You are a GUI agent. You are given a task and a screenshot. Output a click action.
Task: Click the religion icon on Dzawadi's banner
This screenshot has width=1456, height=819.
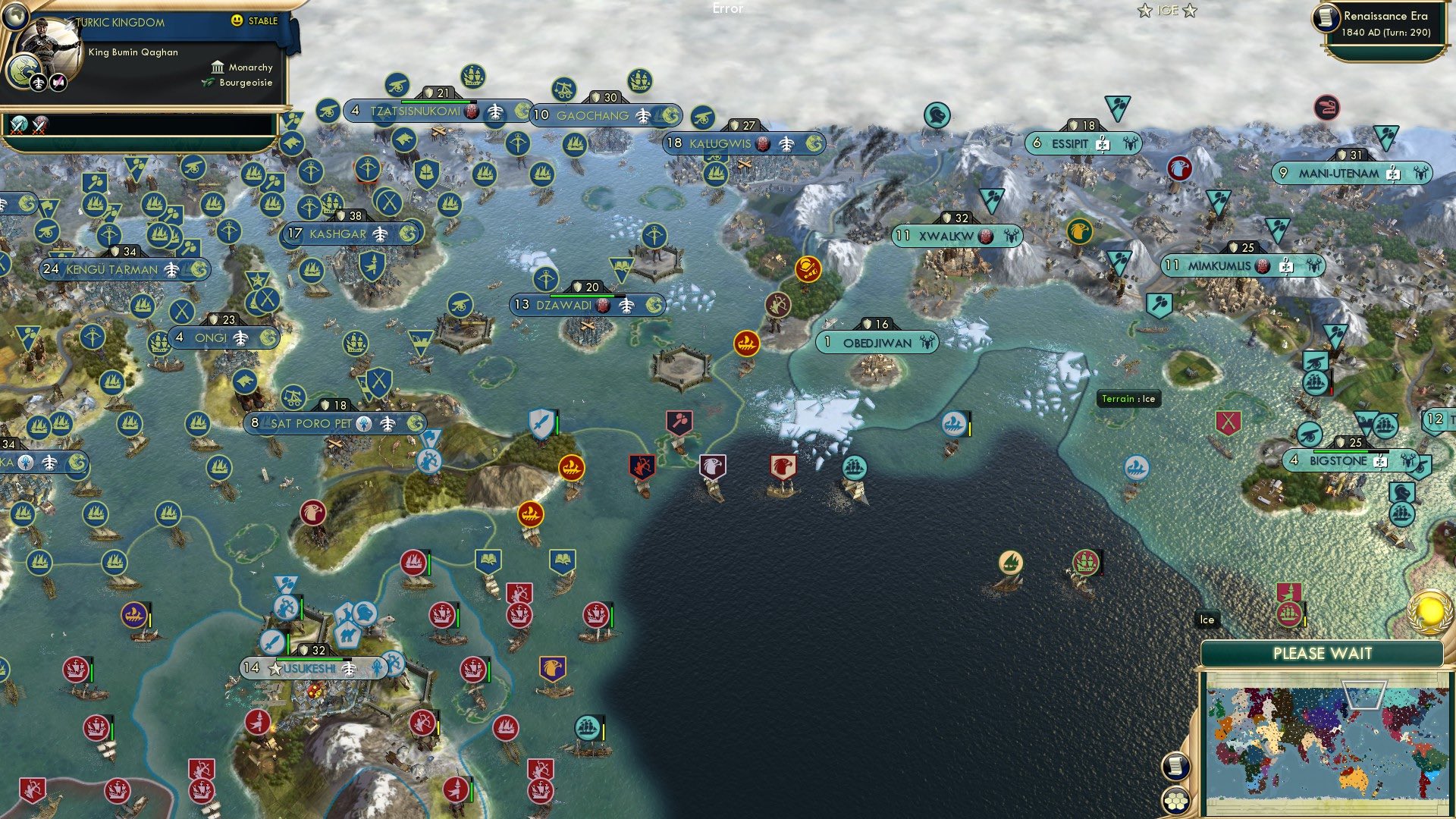click(602, 306)
